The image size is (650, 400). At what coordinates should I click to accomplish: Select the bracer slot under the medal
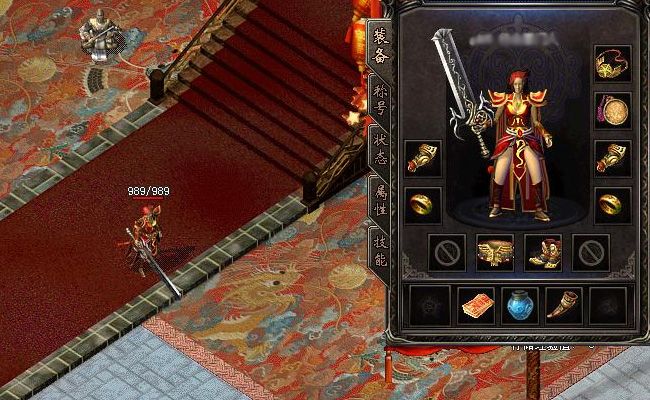point(612,157)
